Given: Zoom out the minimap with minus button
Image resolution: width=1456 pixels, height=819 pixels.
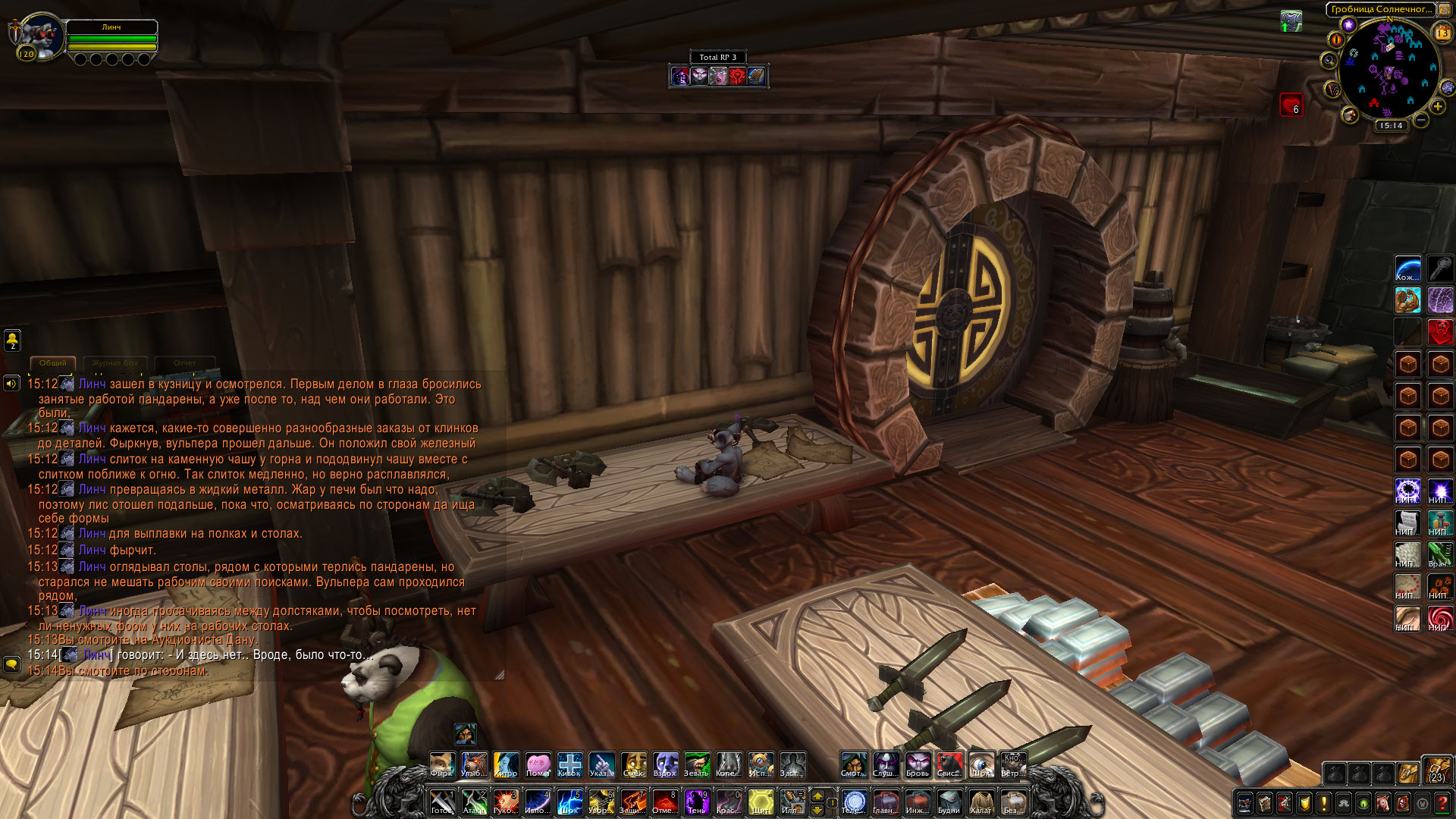Looking at the screenshot, I should pos(1421,120).
